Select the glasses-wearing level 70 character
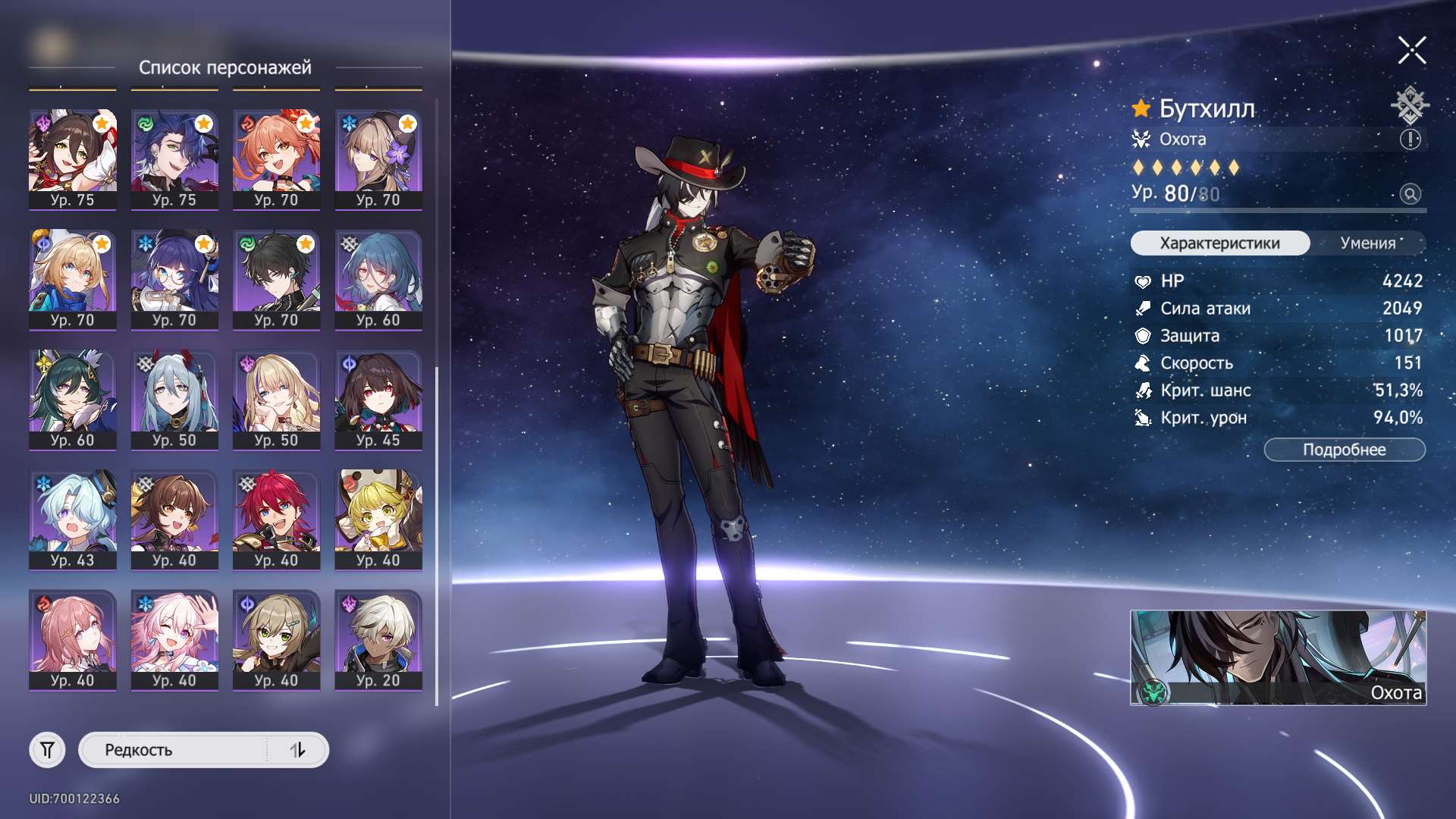This screenshot has width=1456, height=819. coord(174,280)
